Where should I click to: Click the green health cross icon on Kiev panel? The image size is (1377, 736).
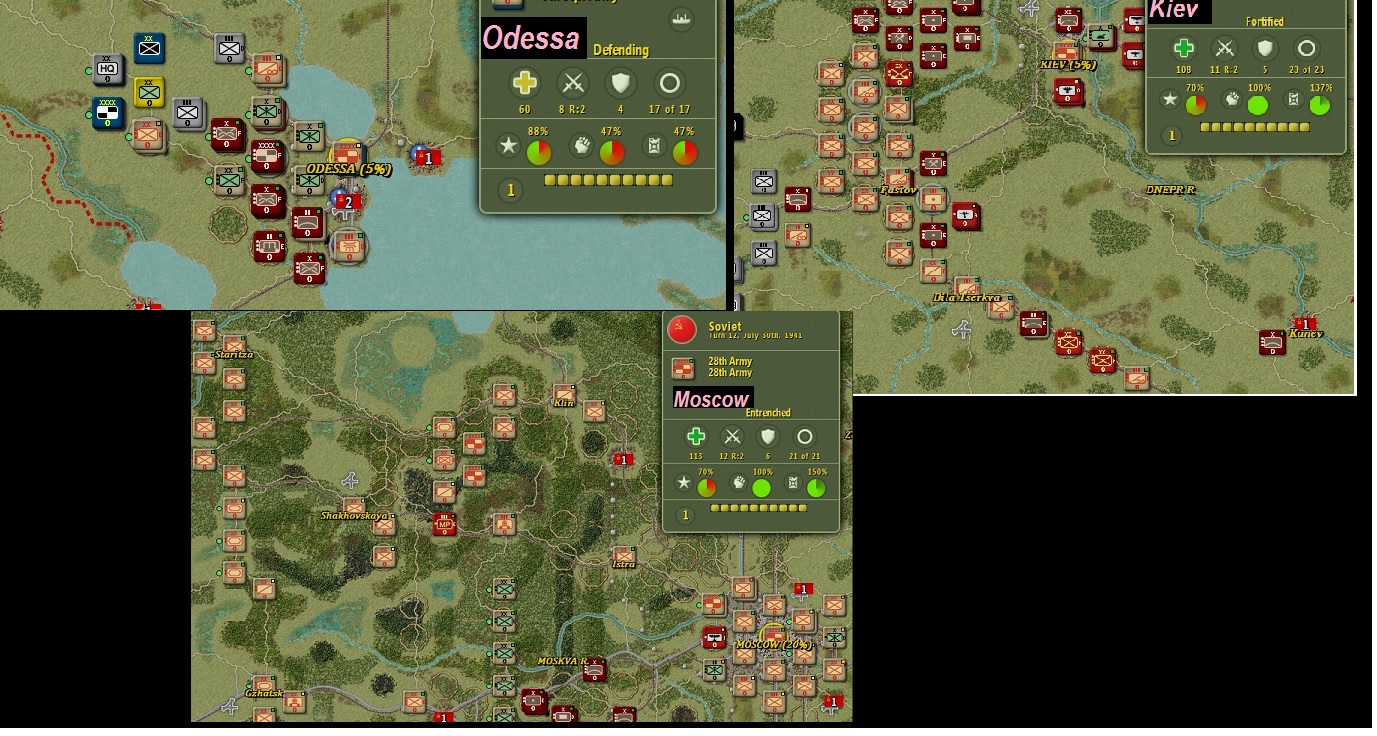tap(1184, 48)
